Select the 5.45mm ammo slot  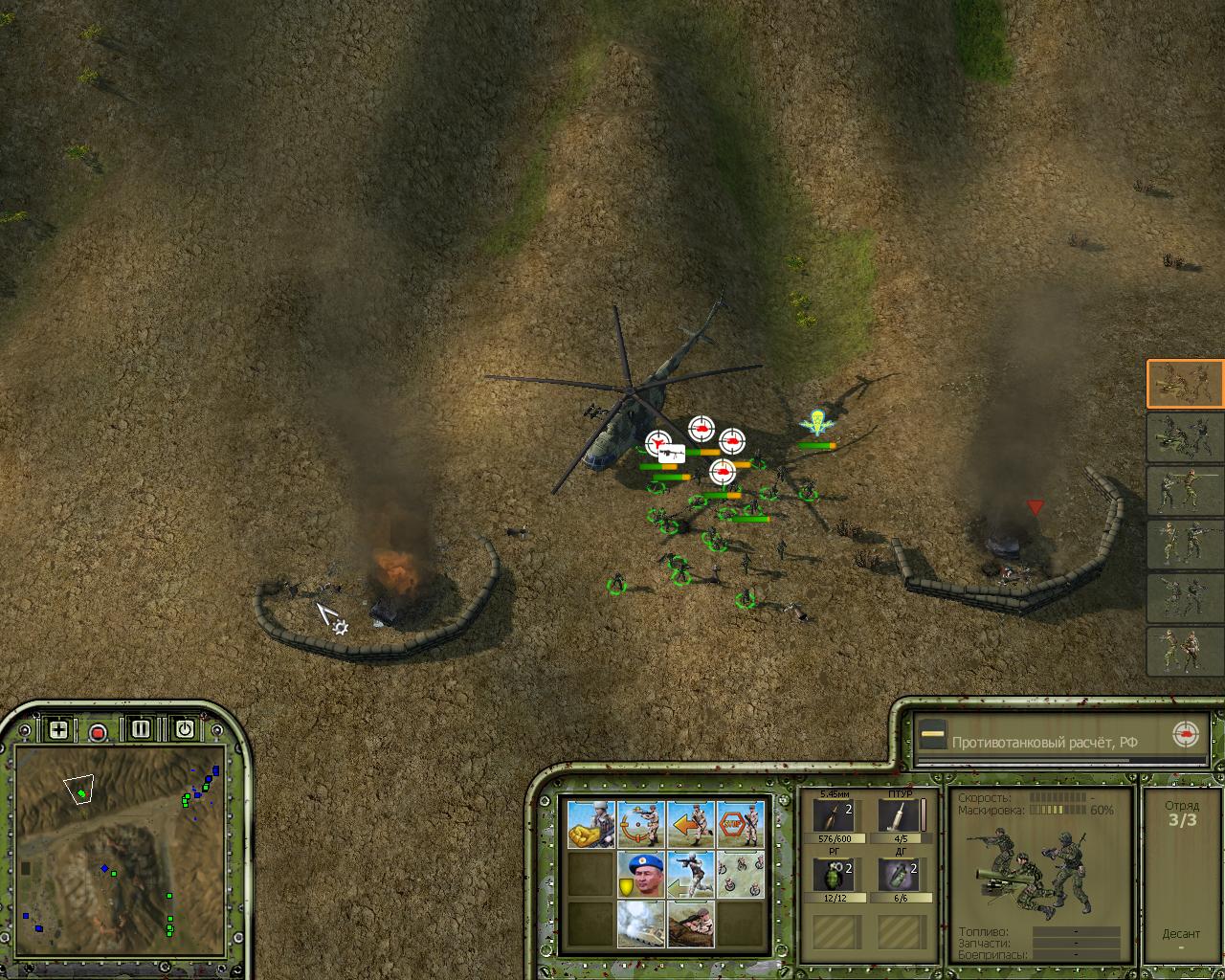[835, 816]
